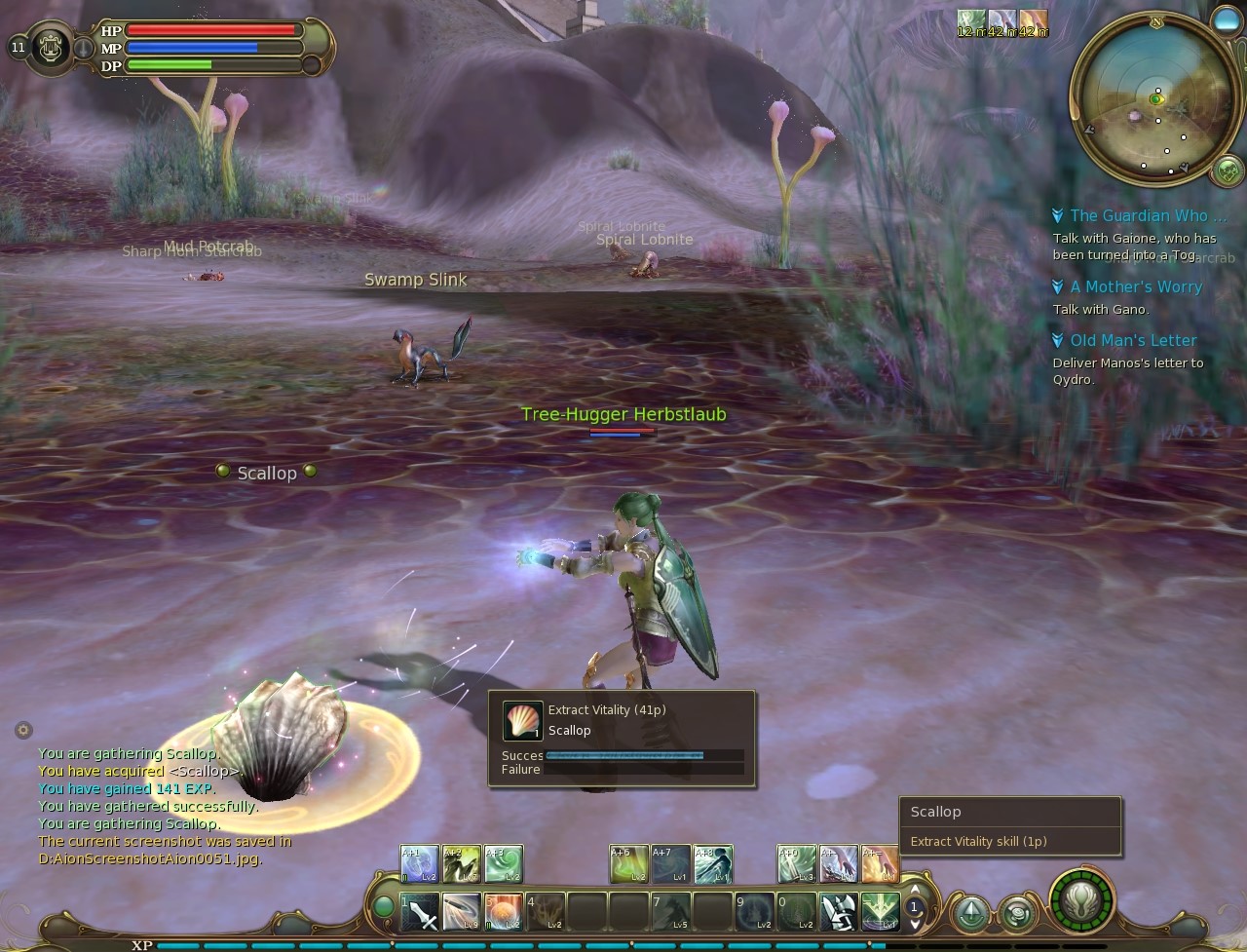
Task: Open the green arrow crystal menu button
Action: click(970, 913)
